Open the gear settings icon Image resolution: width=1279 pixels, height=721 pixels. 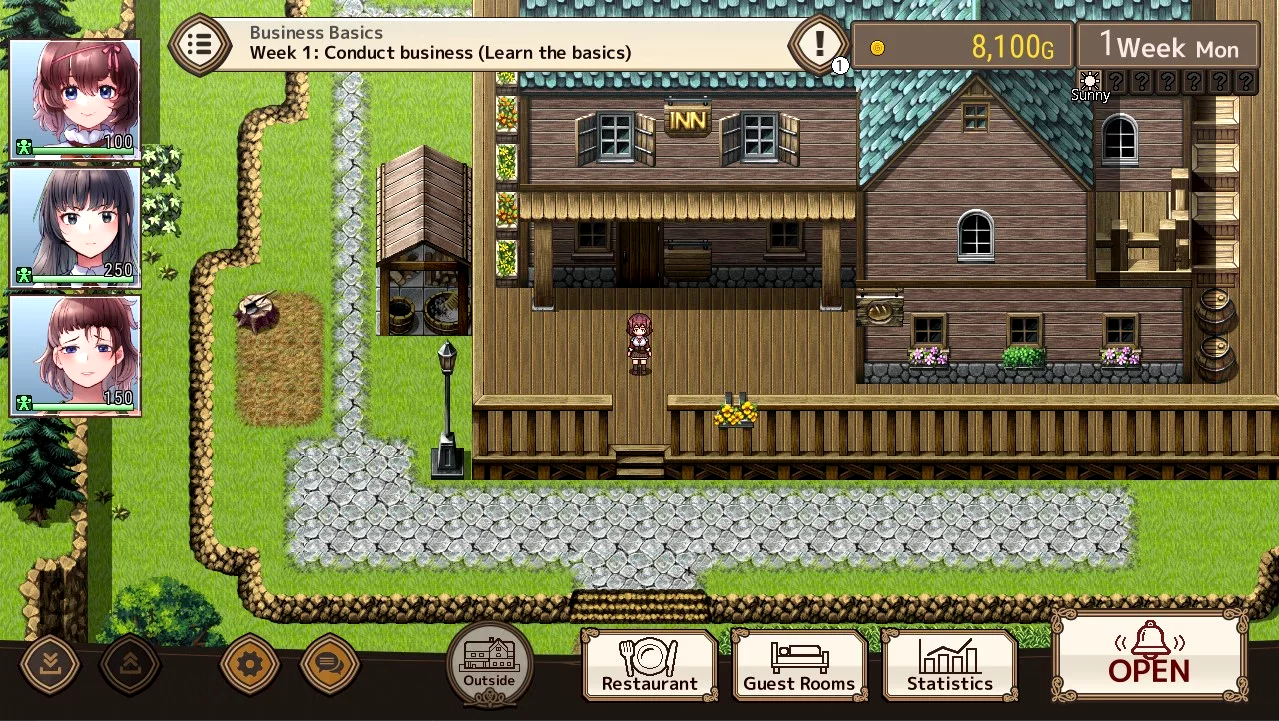pos(249,663)
